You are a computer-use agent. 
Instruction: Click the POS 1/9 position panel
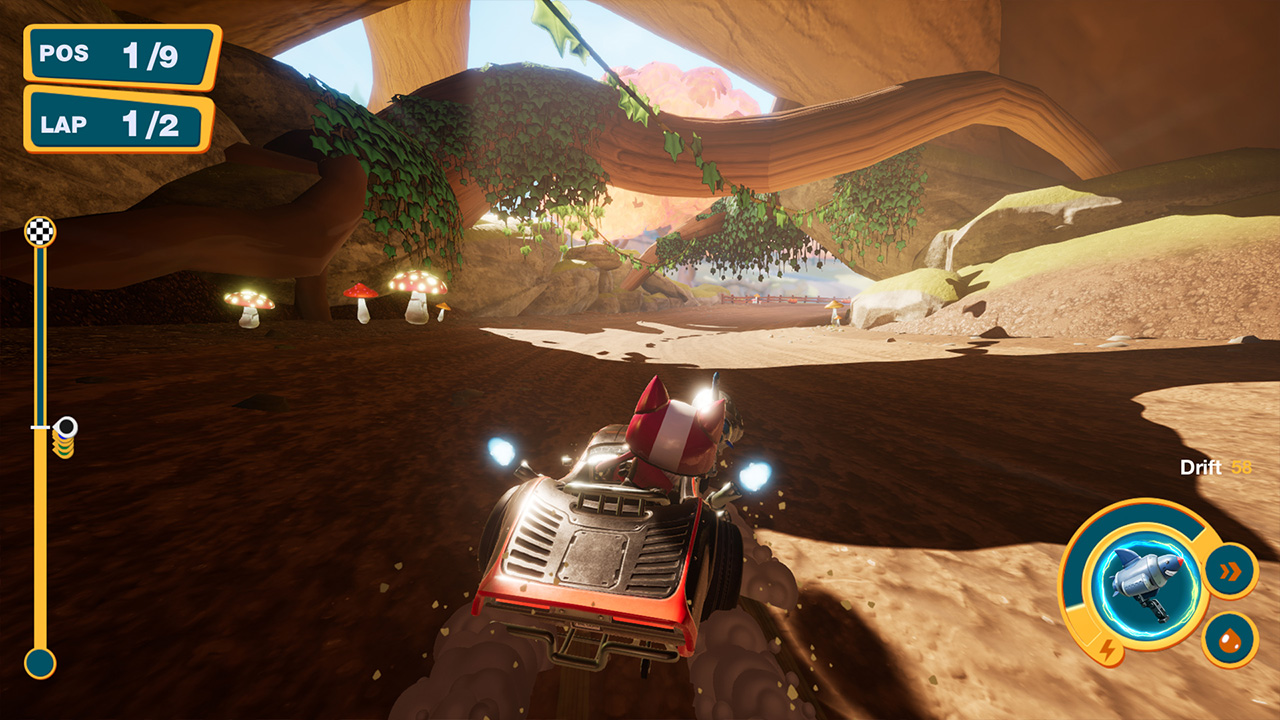(118, 55)
